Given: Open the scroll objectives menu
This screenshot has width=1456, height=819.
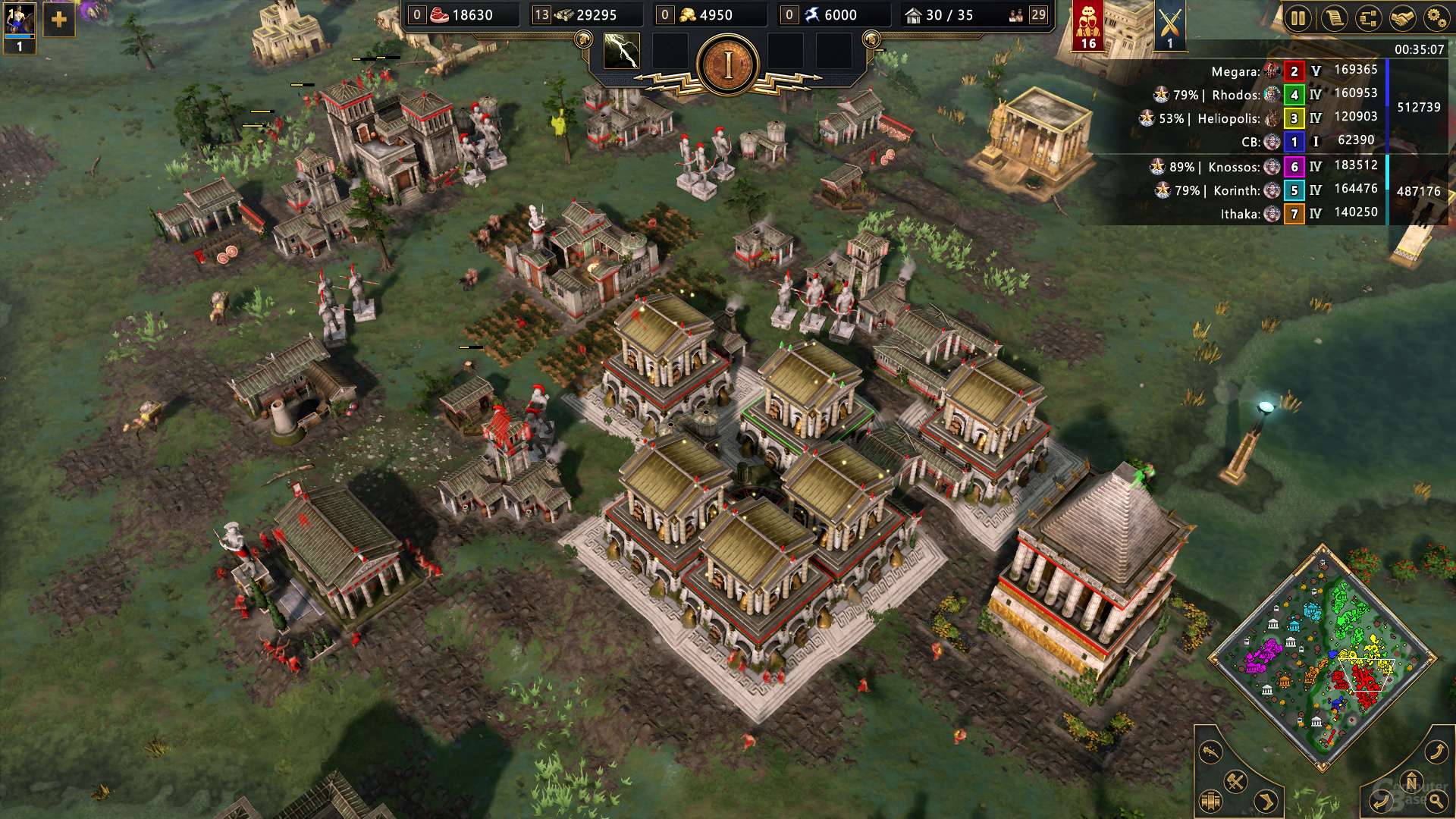Looking at the screenshot, I should click(x=1333, y=17).
